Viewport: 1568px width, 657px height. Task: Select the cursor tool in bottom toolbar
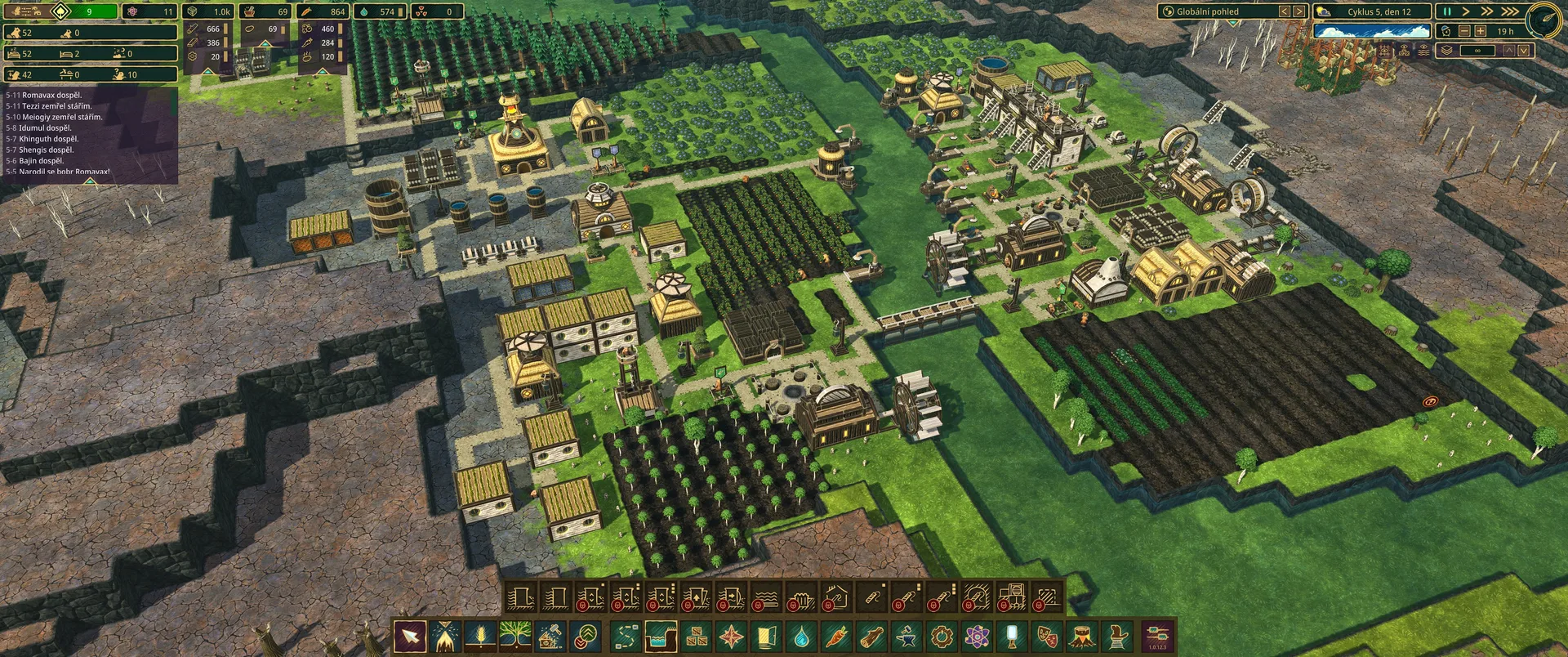[409, 637]
